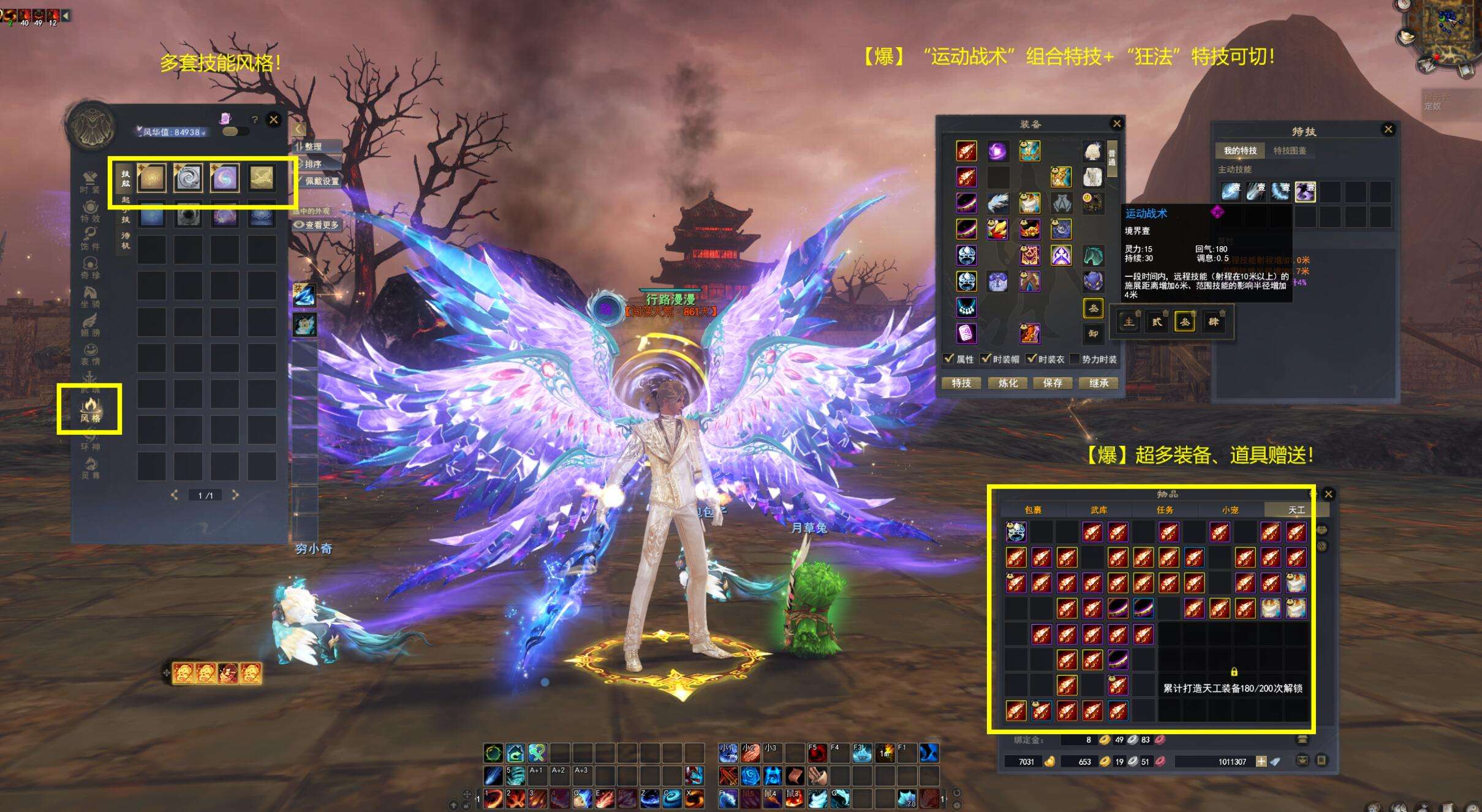Select the 待机 idle style tab
The width and height of the screenshot is (1482, 812).
point(126,240)
